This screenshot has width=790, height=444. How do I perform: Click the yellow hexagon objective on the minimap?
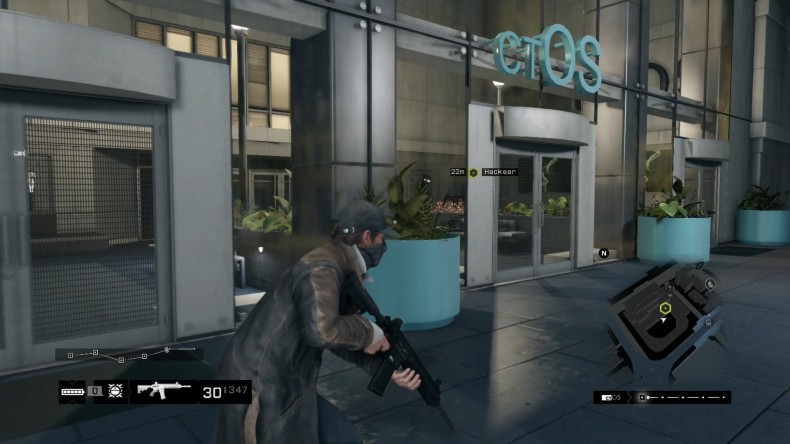[x=662, y=309]
